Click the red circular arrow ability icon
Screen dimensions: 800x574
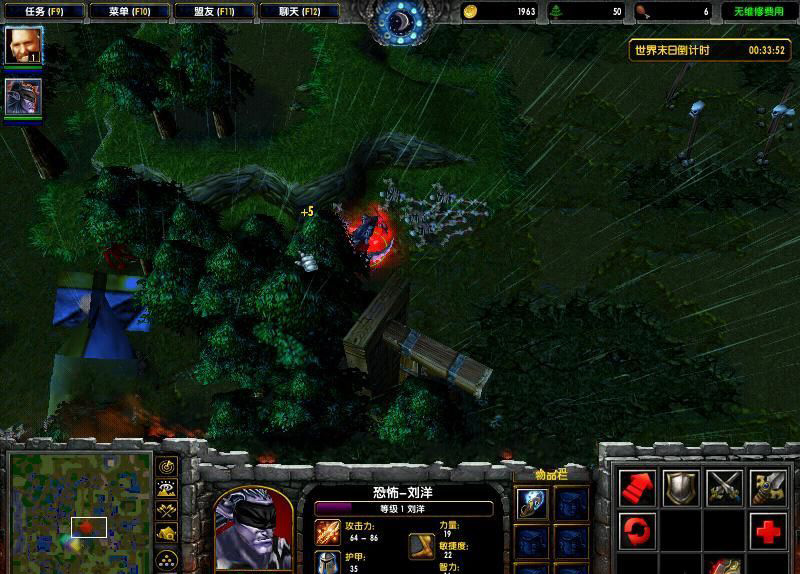[x=637, y=529]
